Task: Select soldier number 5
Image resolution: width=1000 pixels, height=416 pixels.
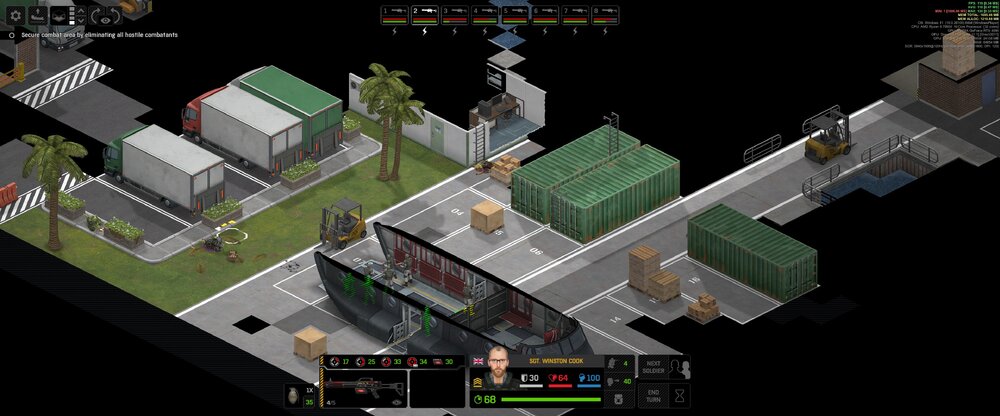Action: [x=515, y=14]
